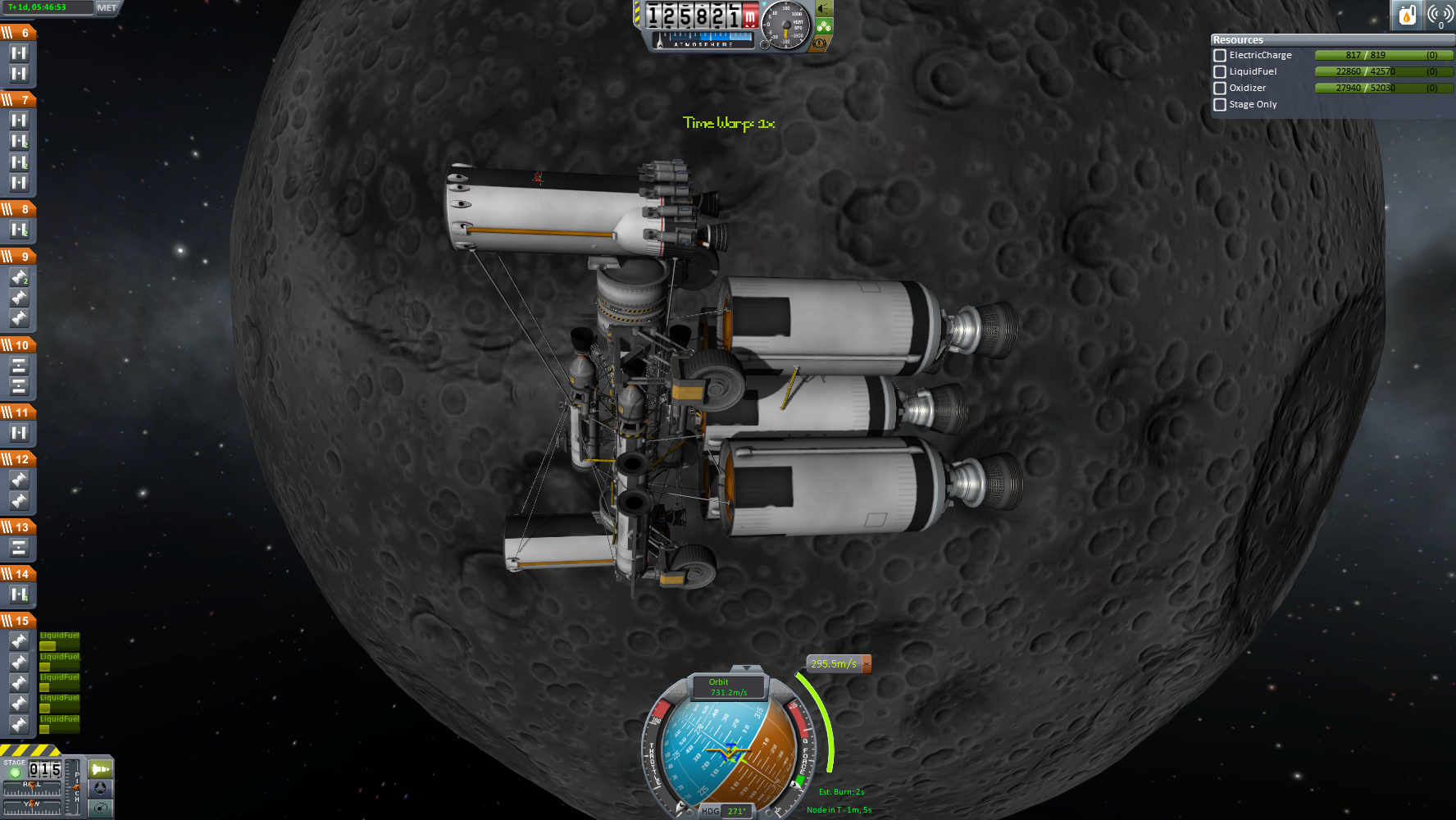Click the MET mission clock label
Viewport: 1456px width, 820px height.
click(107, 7)
